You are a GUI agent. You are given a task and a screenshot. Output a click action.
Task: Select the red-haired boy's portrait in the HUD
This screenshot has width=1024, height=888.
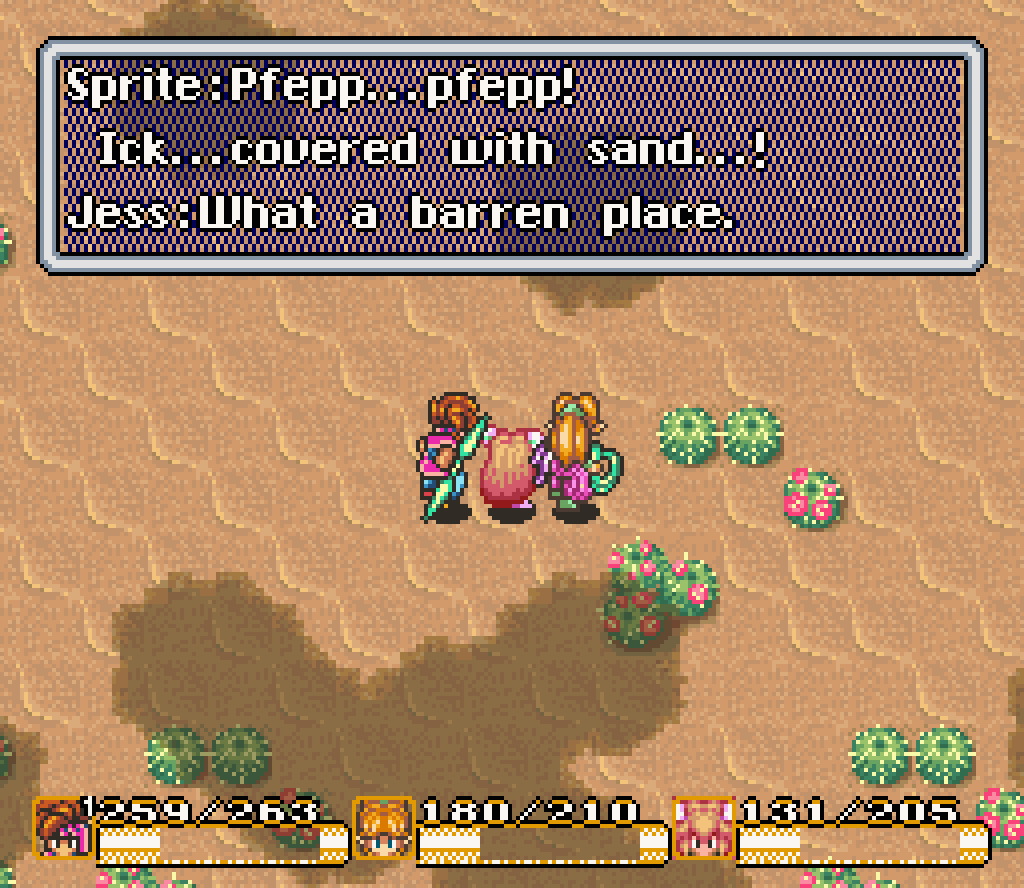click(x=60, y=829)
